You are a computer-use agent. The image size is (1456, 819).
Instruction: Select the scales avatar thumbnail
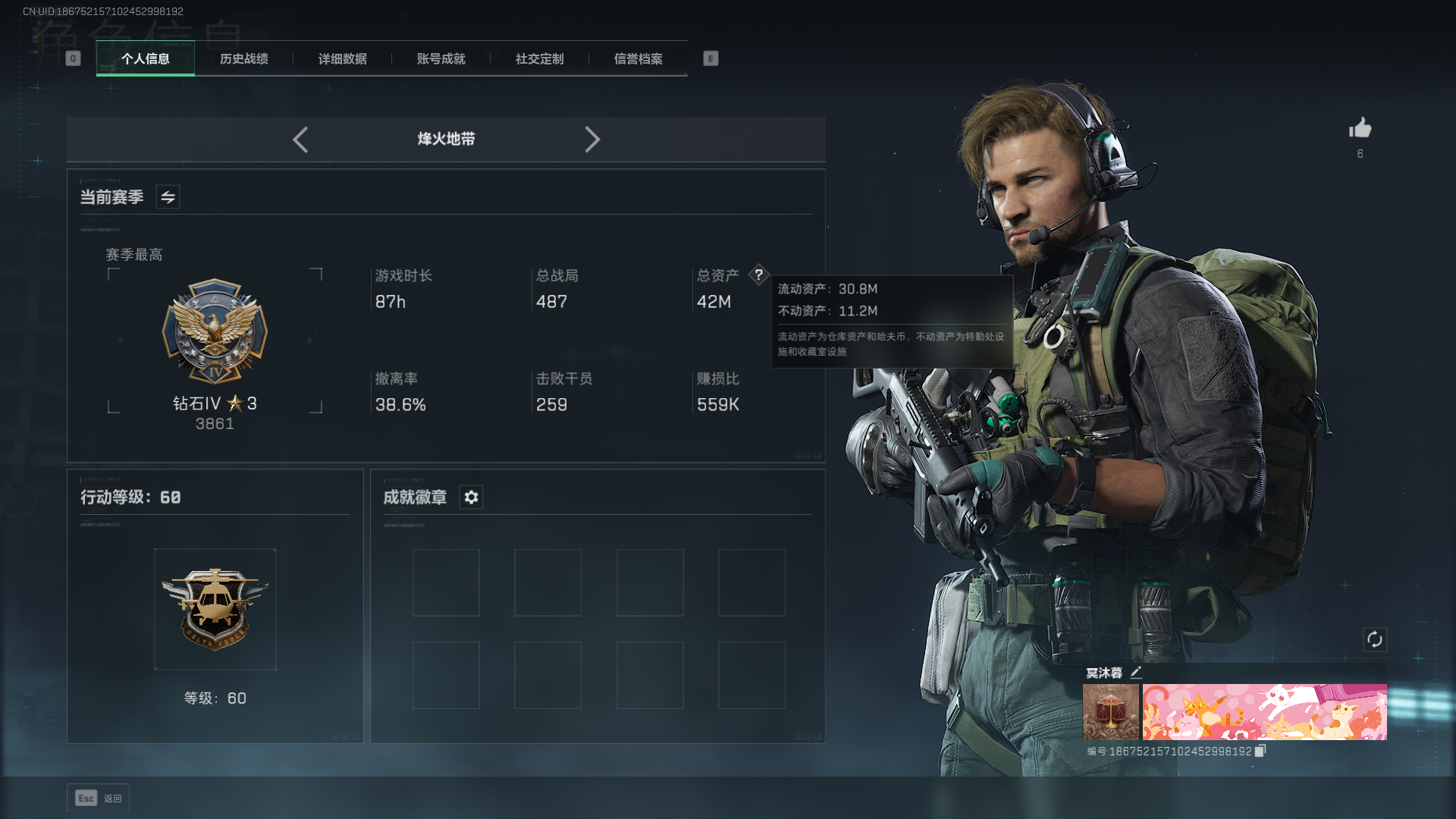[x=1110, y=712]
